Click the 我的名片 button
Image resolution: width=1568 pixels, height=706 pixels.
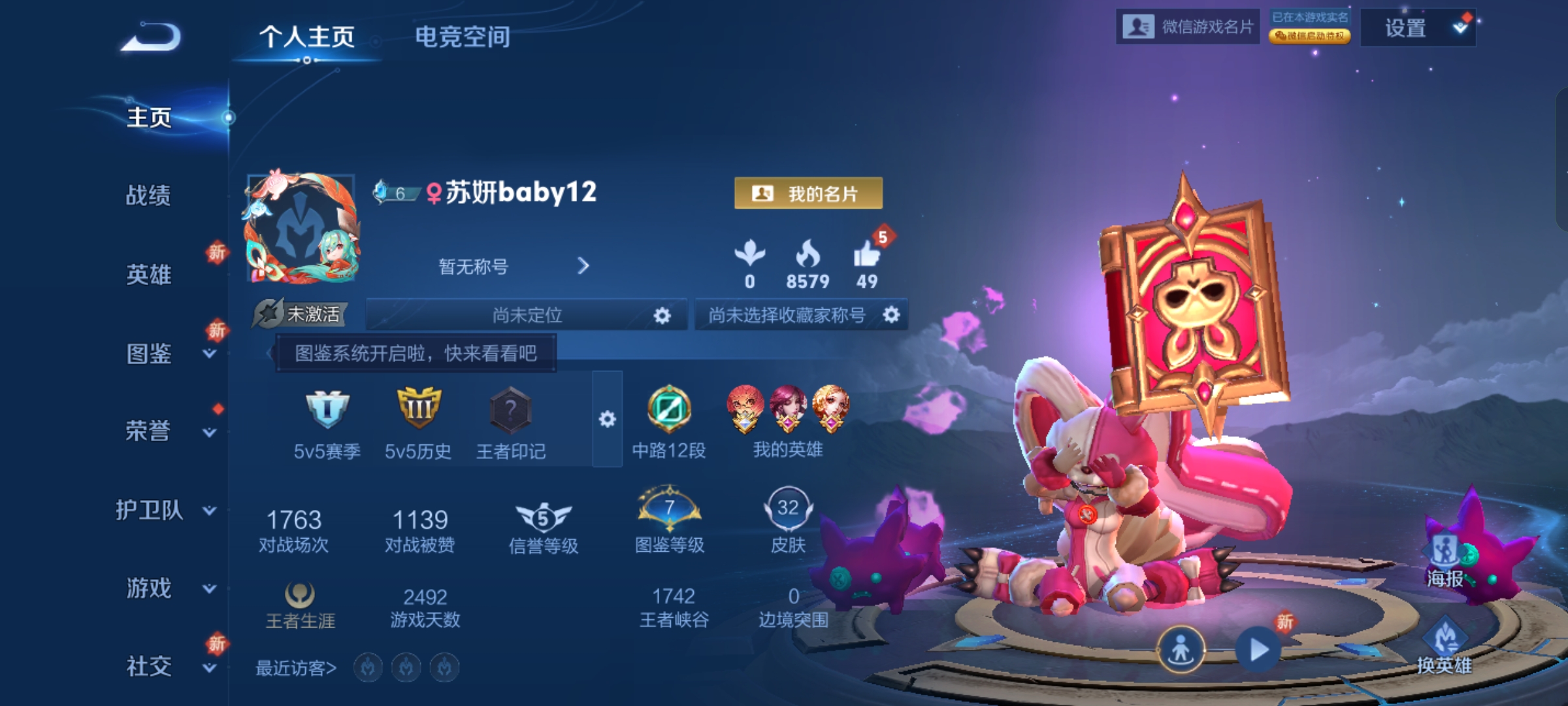[x=808, y=193]
